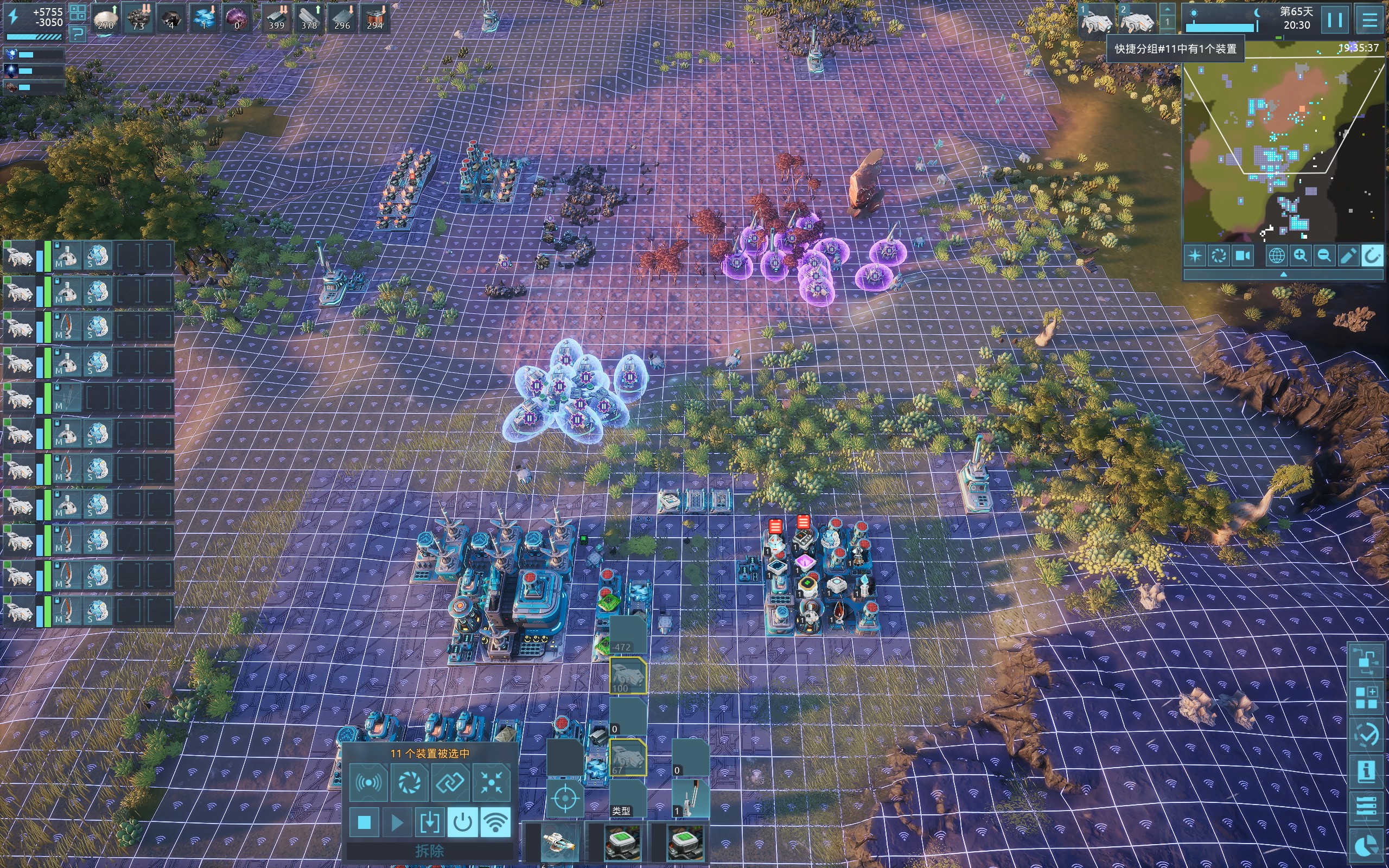Collapse the minimap with the arrow bar

click(1283, 275)
